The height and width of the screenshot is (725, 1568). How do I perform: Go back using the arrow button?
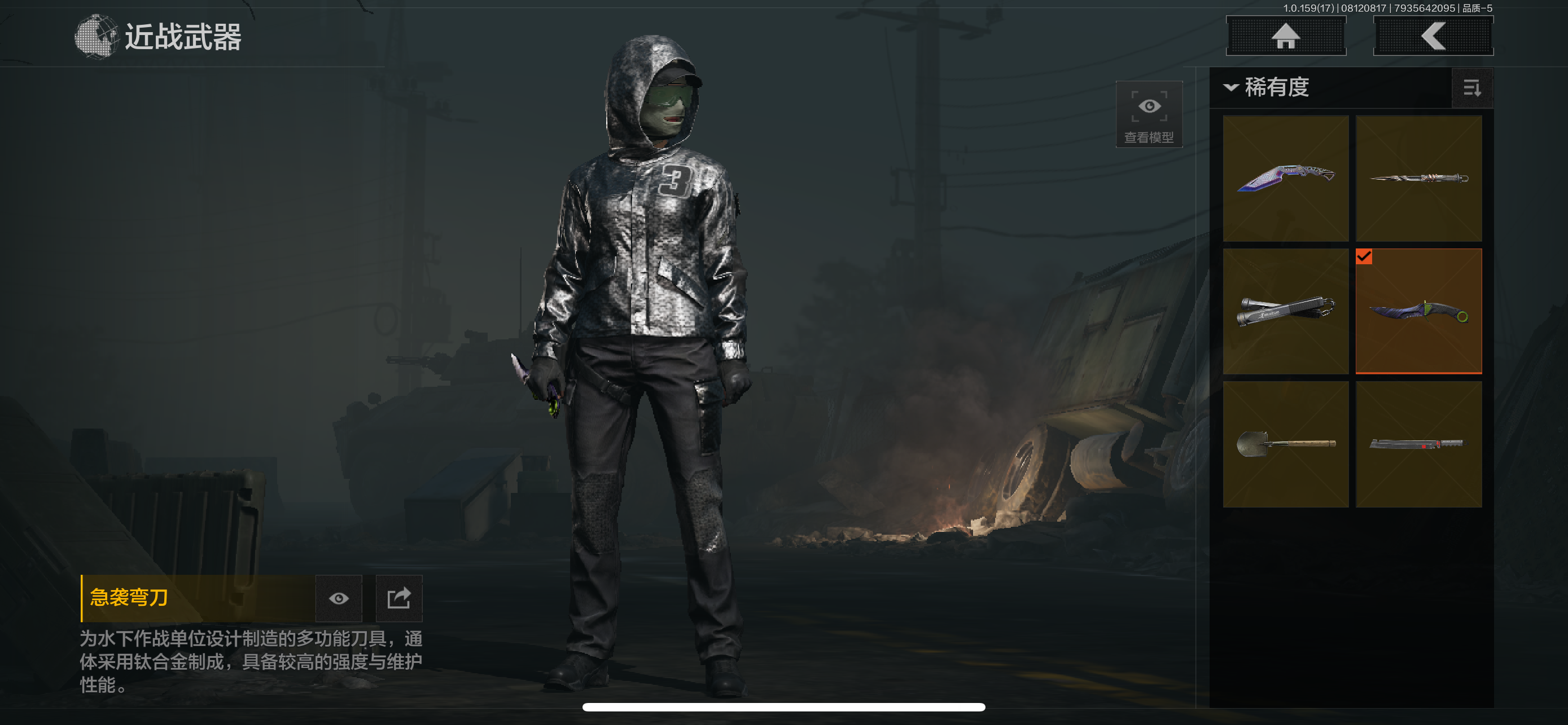pyautogui.click(x=1433, y=36)
